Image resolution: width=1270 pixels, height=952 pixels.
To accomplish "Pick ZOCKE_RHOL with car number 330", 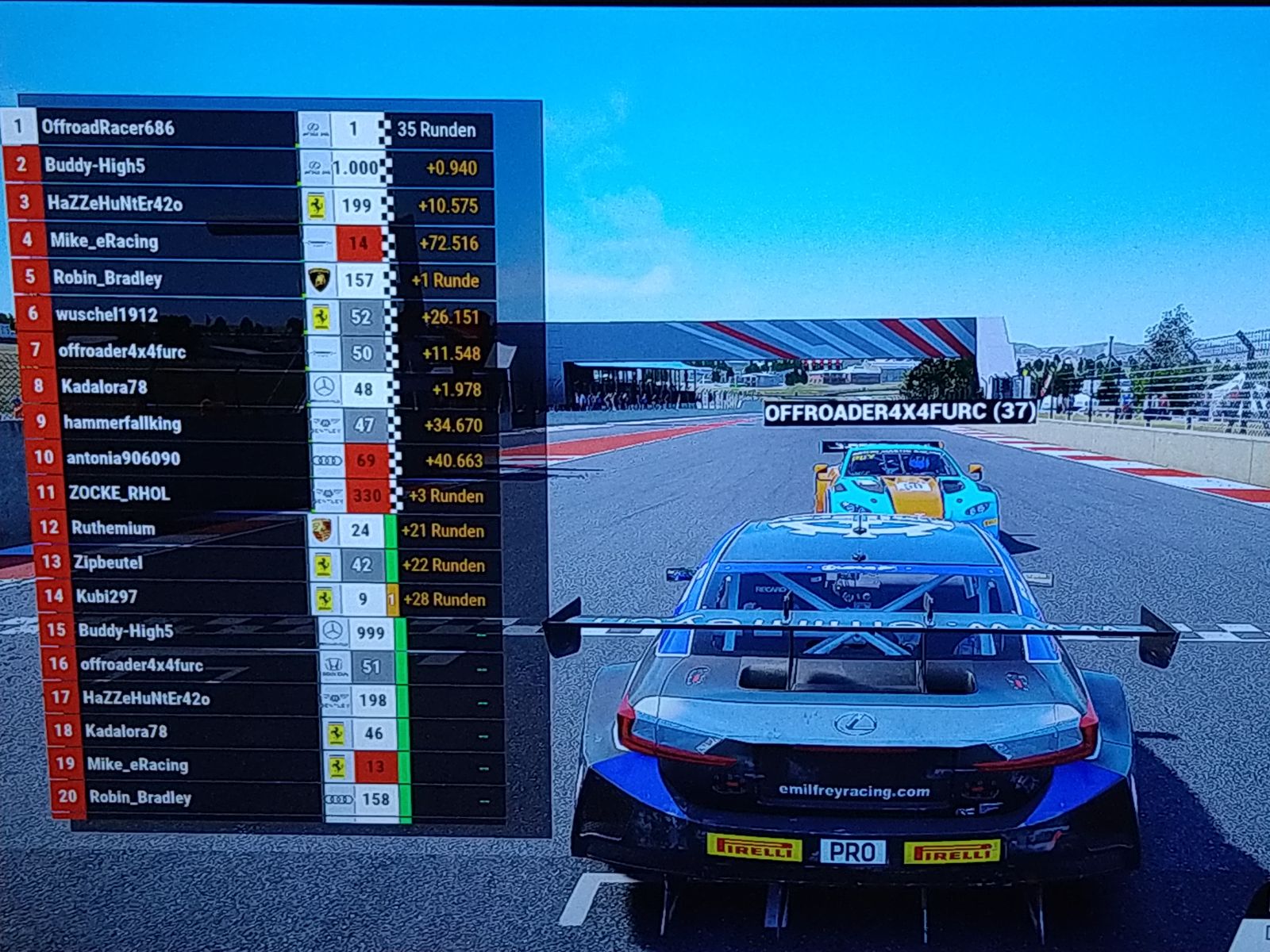I will click(x=119, y=493).
